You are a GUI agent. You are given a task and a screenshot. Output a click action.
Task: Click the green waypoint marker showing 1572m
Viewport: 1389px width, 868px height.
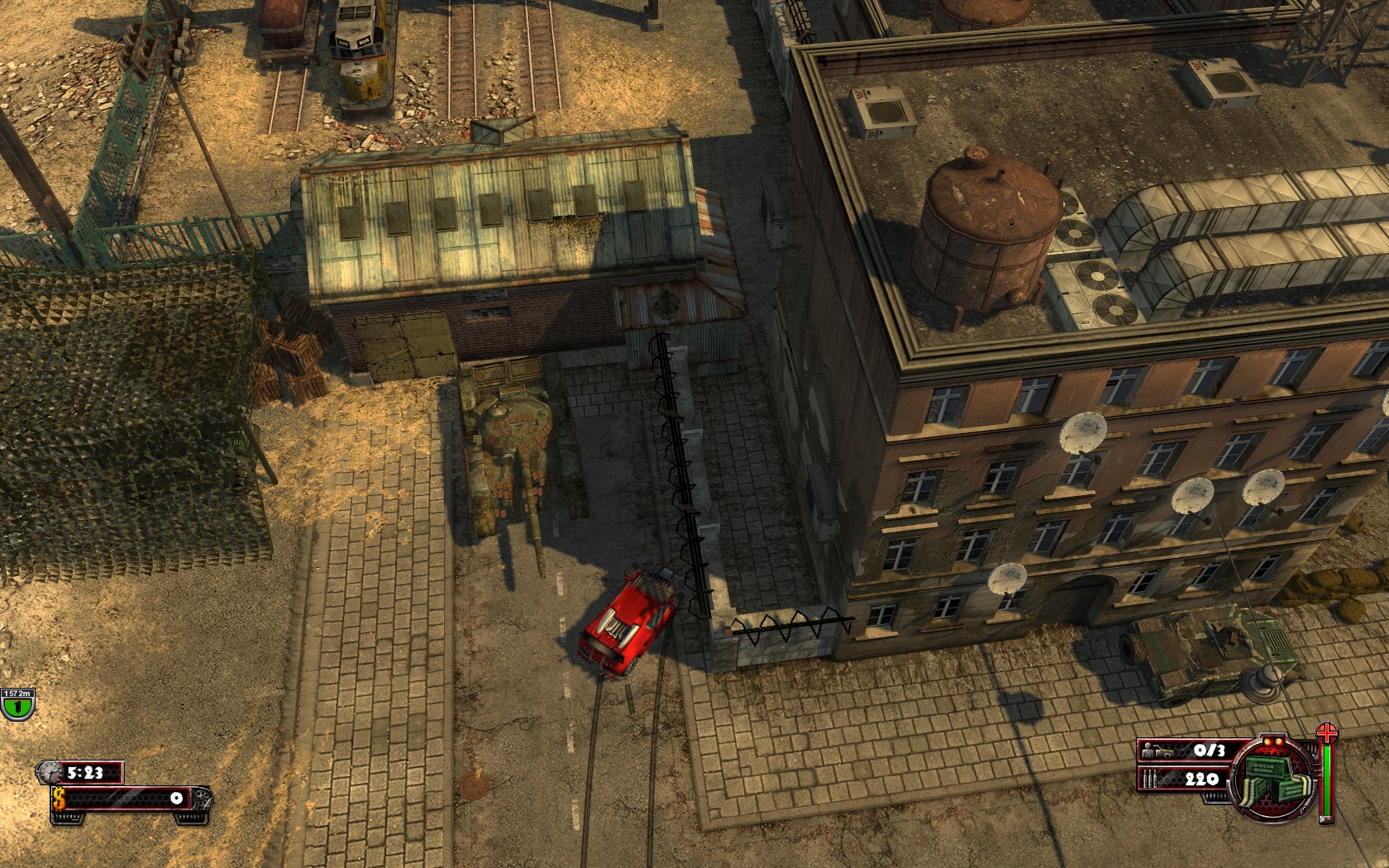click(x=18, y=704)
